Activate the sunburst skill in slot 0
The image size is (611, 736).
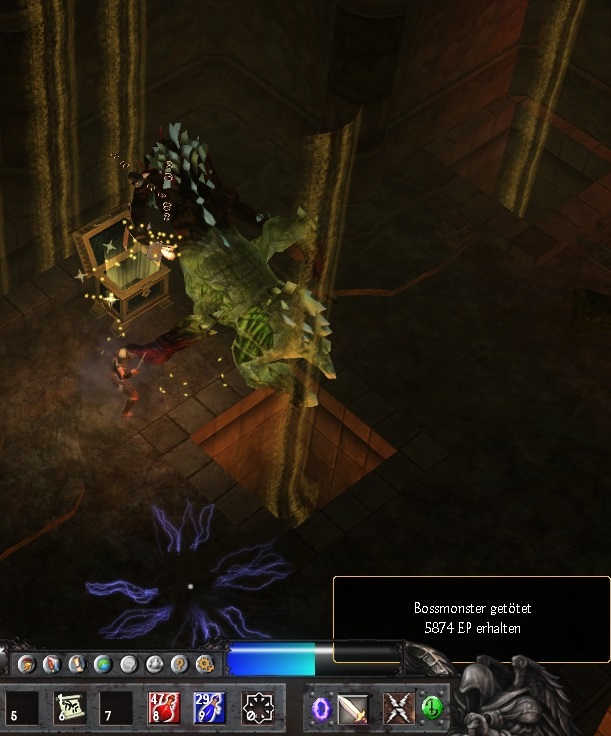258,708
